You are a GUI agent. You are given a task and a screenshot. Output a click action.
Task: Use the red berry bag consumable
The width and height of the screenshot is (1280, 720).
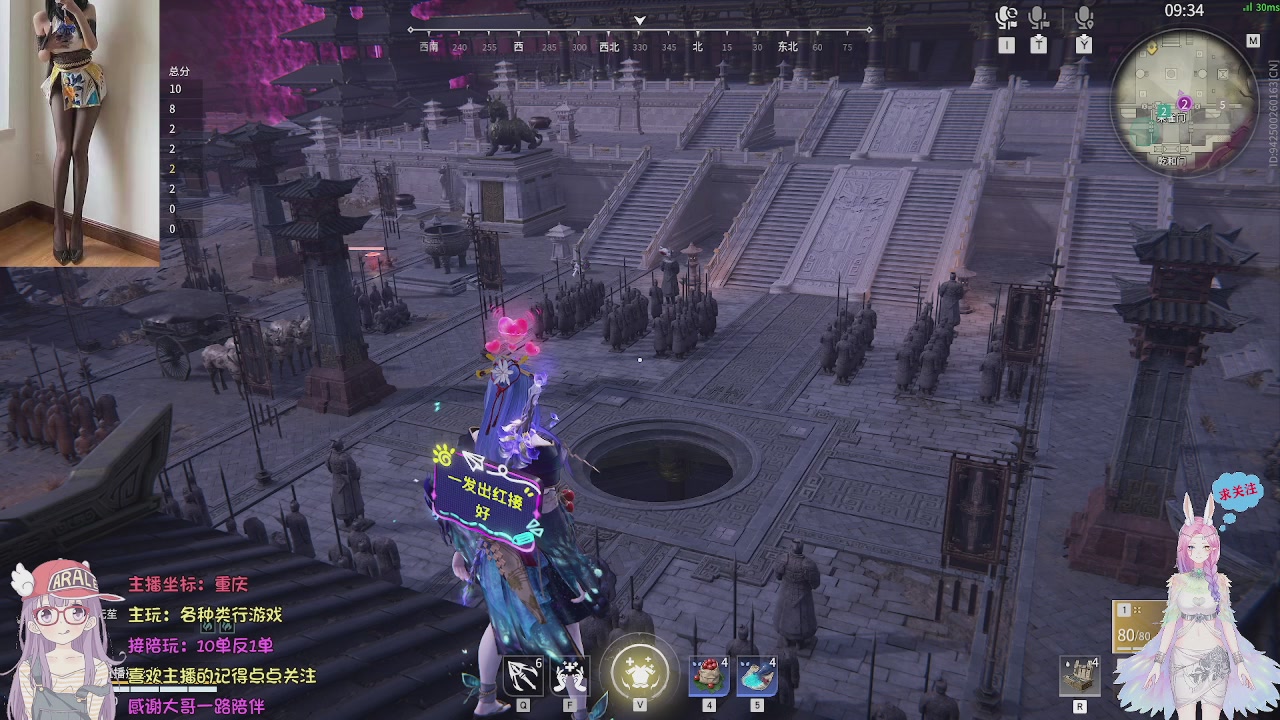click(x=709, y=676)
